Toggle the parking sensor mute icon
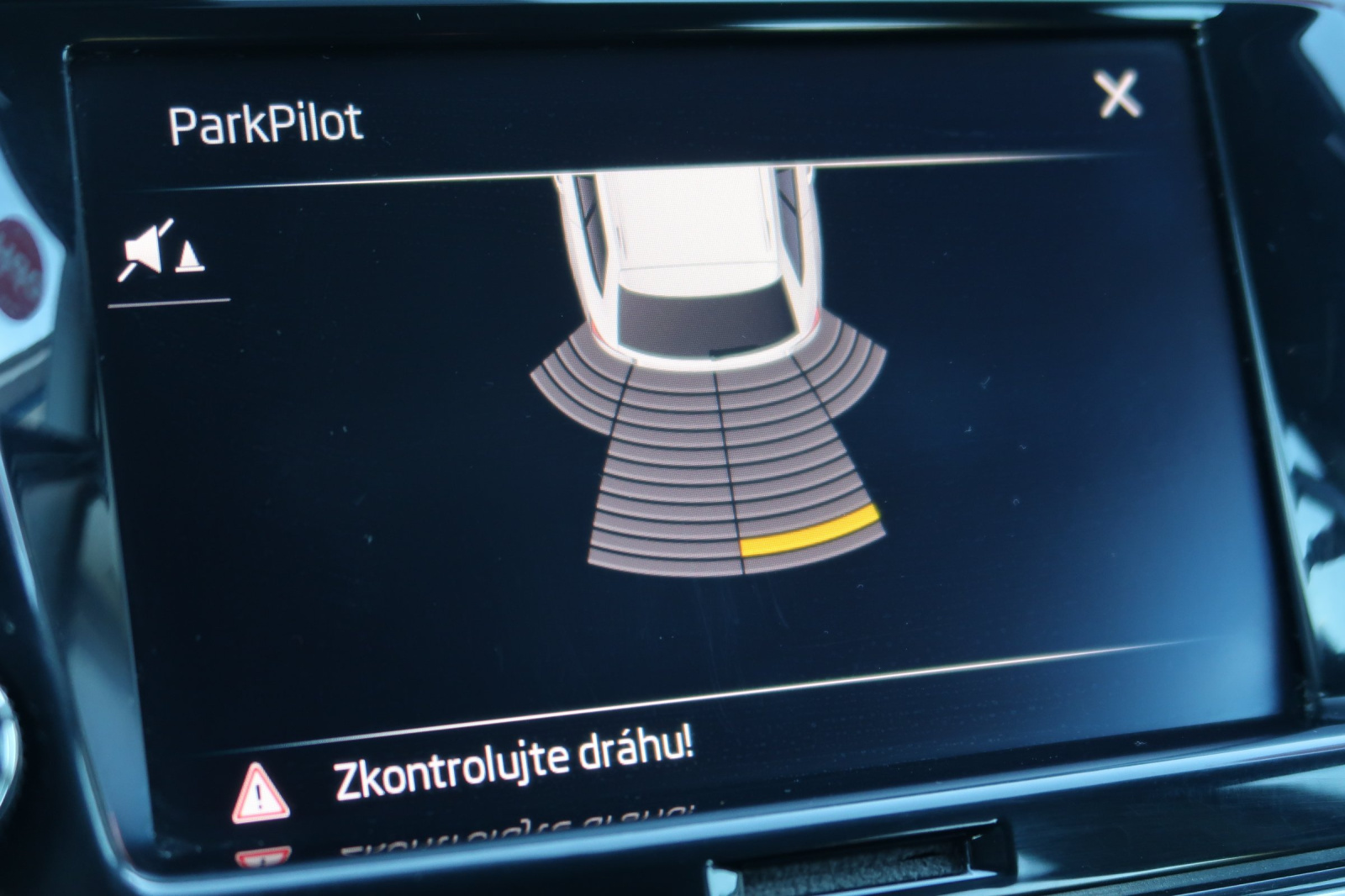This screenshot has width=1345, height=896. coord(161,251)
